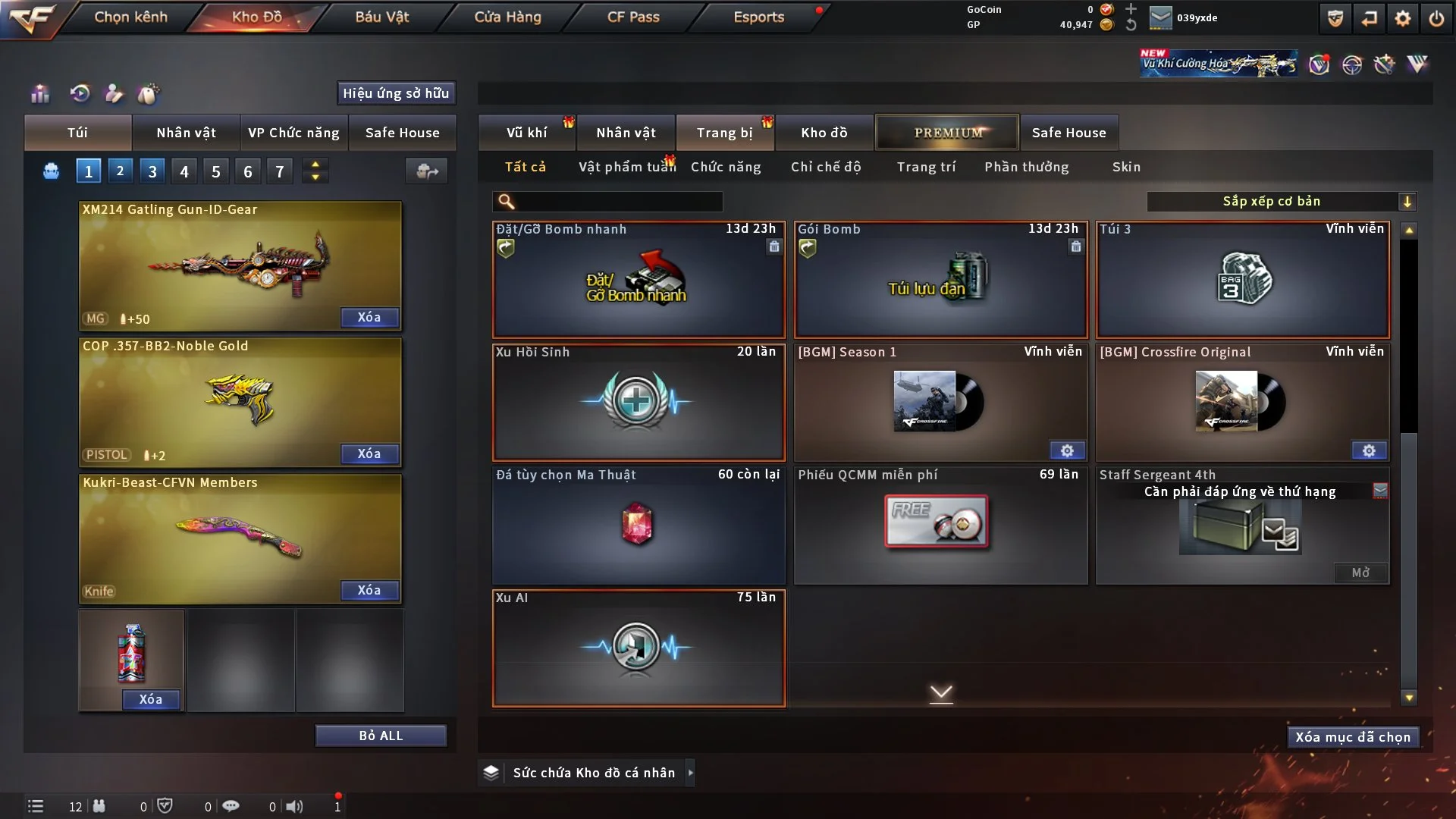Viewport: 1456px width, 819px height.
Task: Choose the Chức năng sub-category filter
Action: pos(725,167)
